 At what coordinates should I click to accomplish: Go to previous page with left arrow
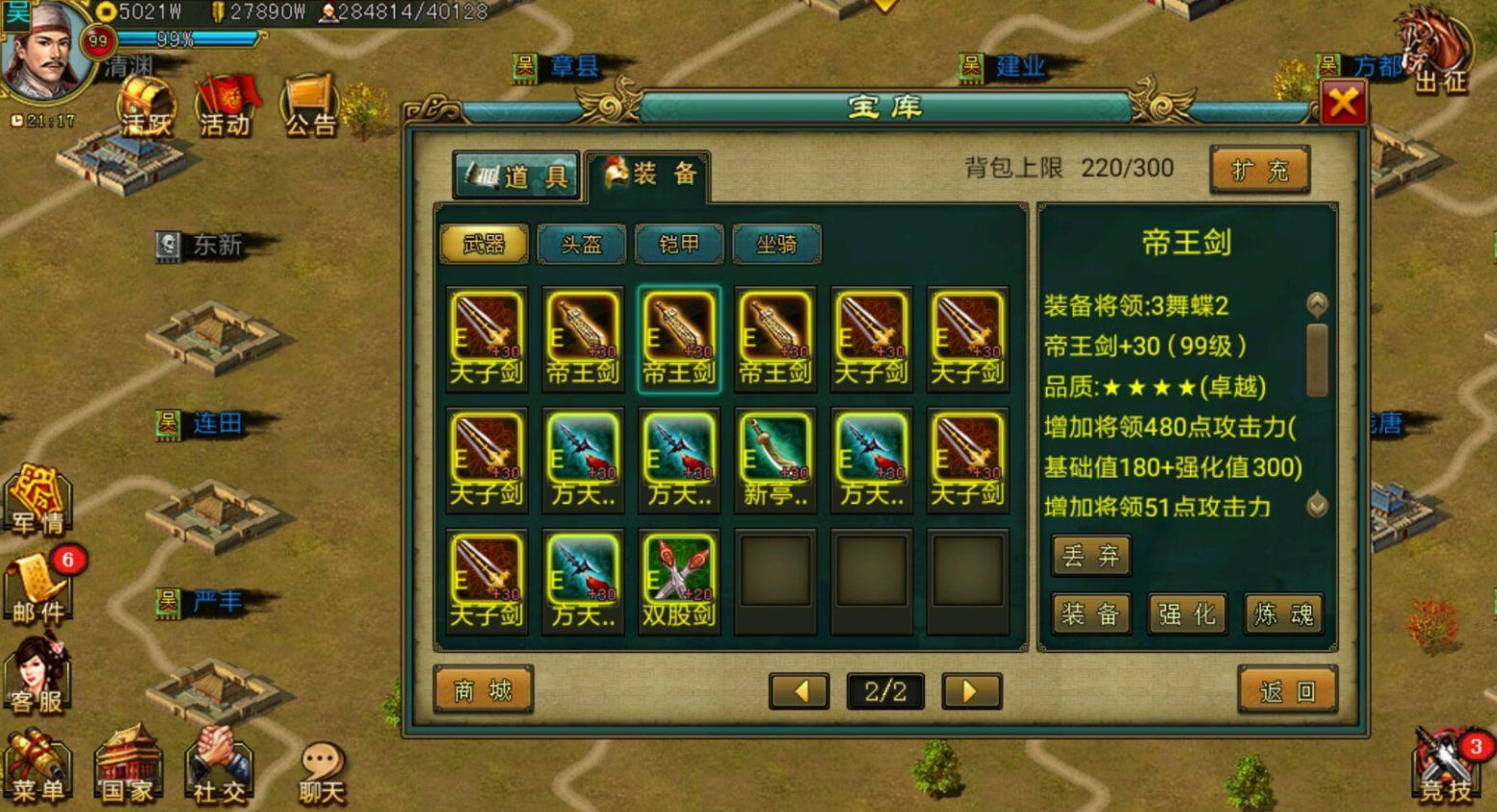799,691
